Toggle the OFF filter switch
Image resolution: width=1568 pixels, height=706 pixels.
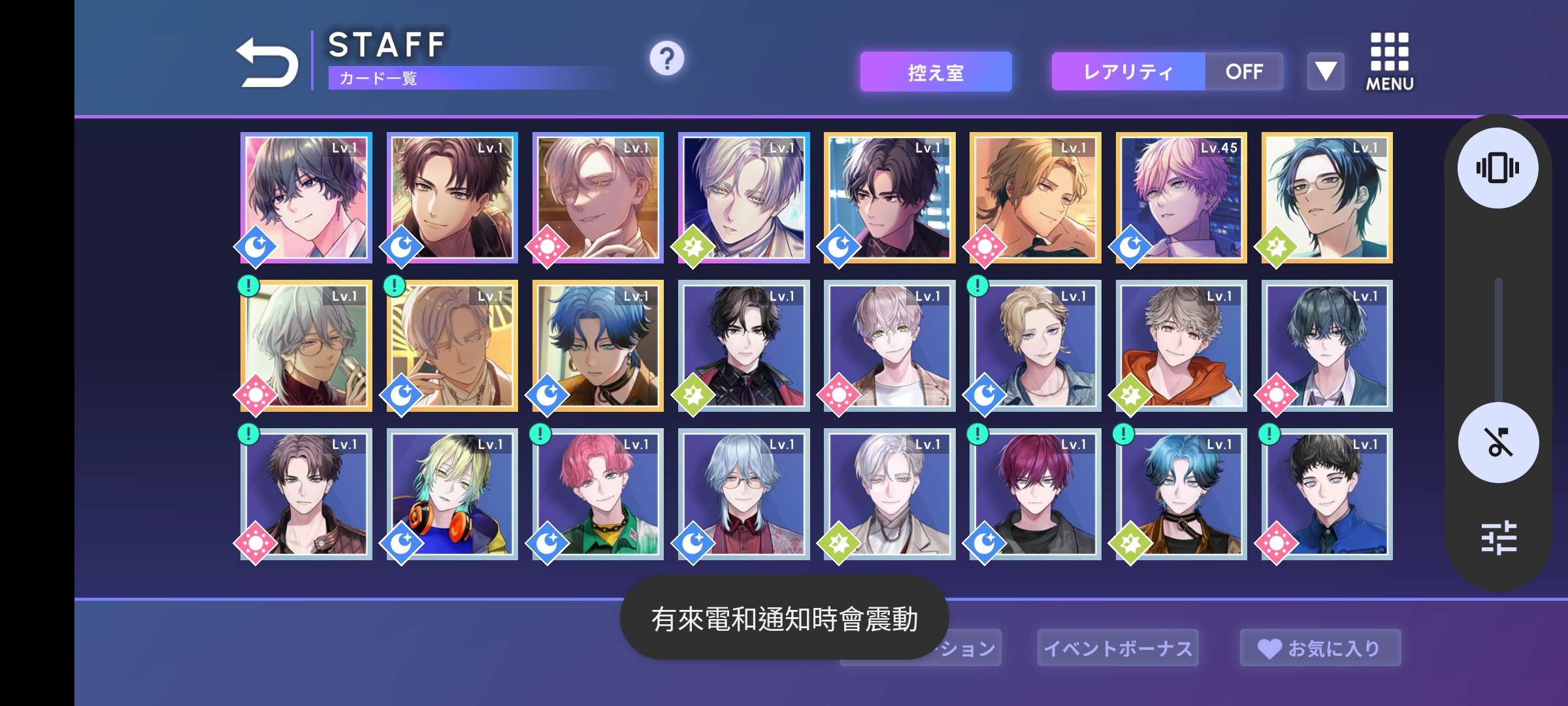pyautogui.click(x=1244, y=72)
